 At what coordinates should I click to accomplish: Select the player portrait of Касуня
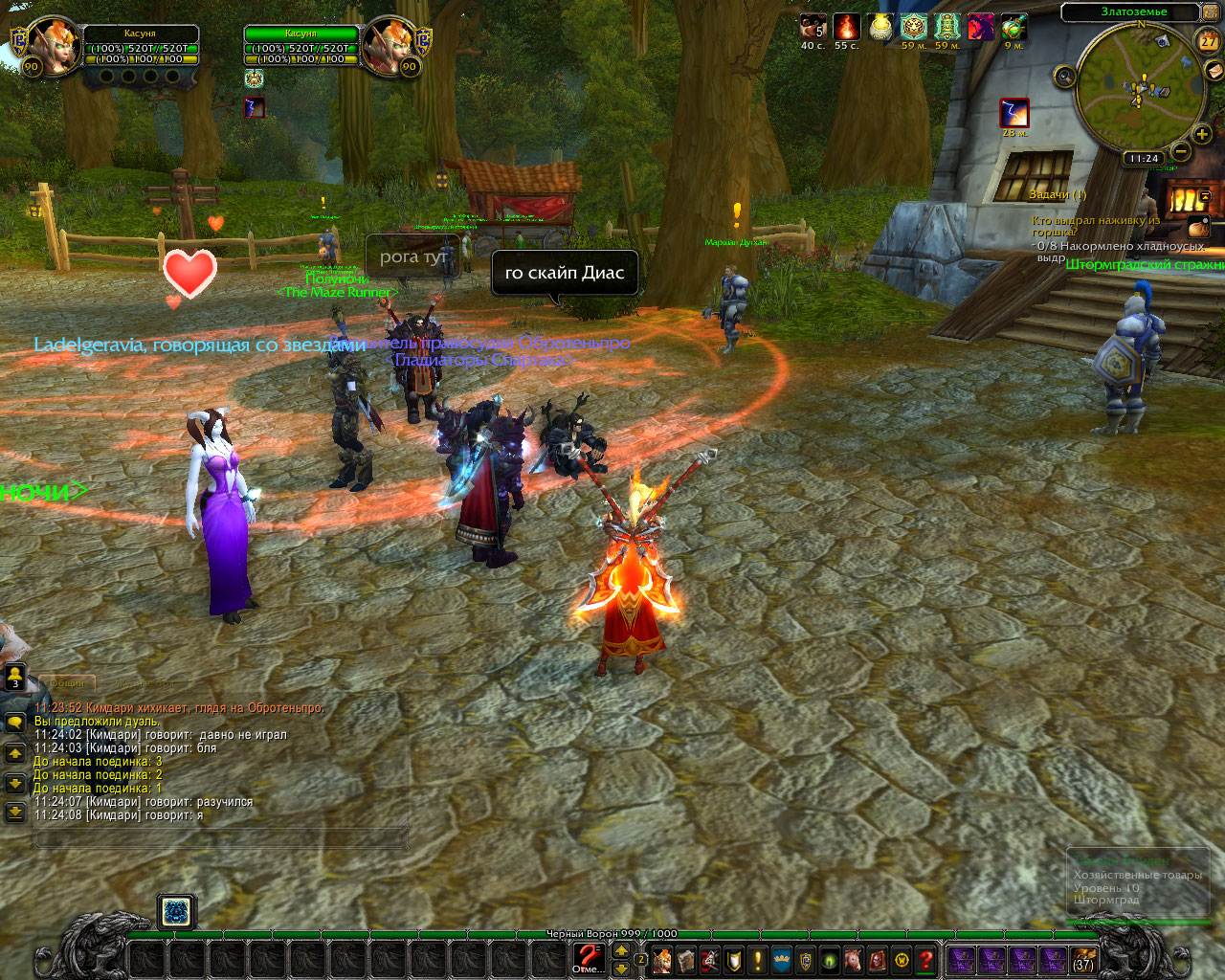point(54,44)
